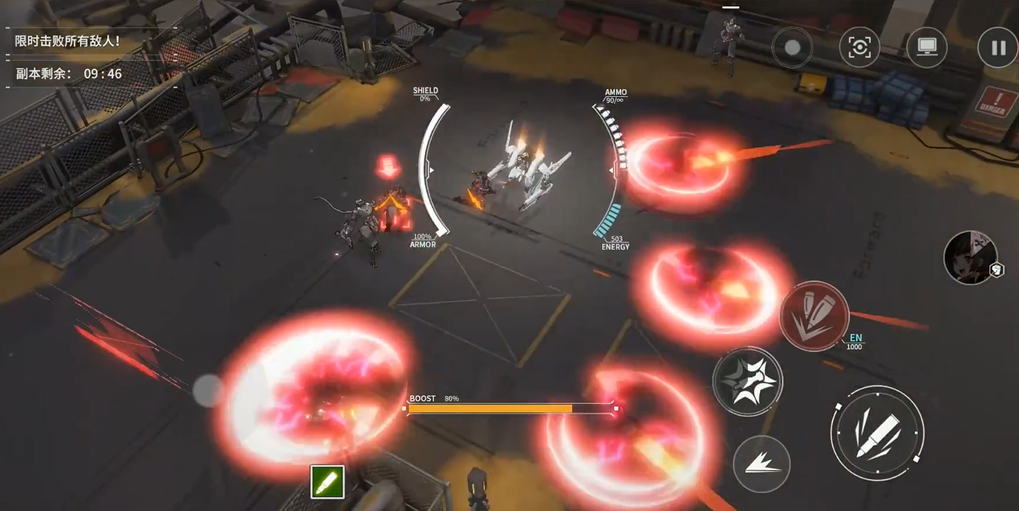Toggle the target lock-on camera button

859,47
